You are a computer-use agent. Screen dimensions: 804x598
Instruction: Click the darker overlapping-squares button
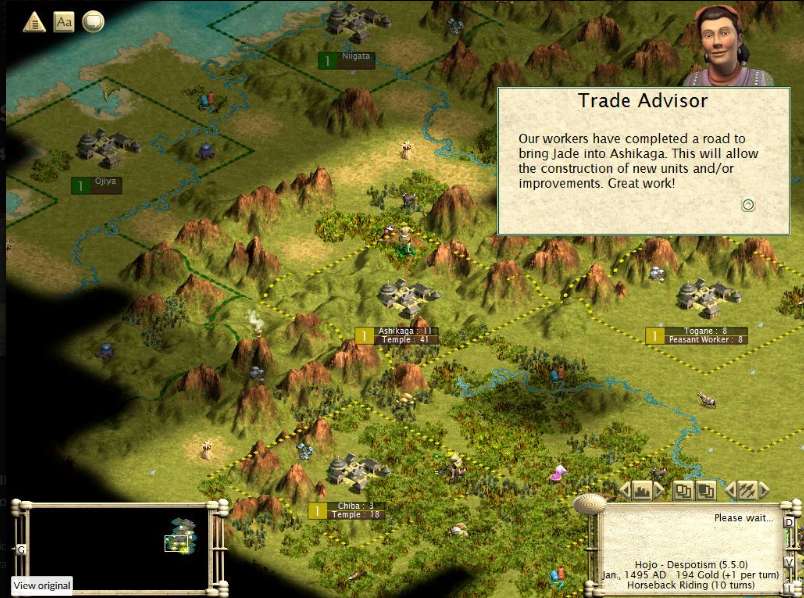pyautogui.click(x=706, y=490)
